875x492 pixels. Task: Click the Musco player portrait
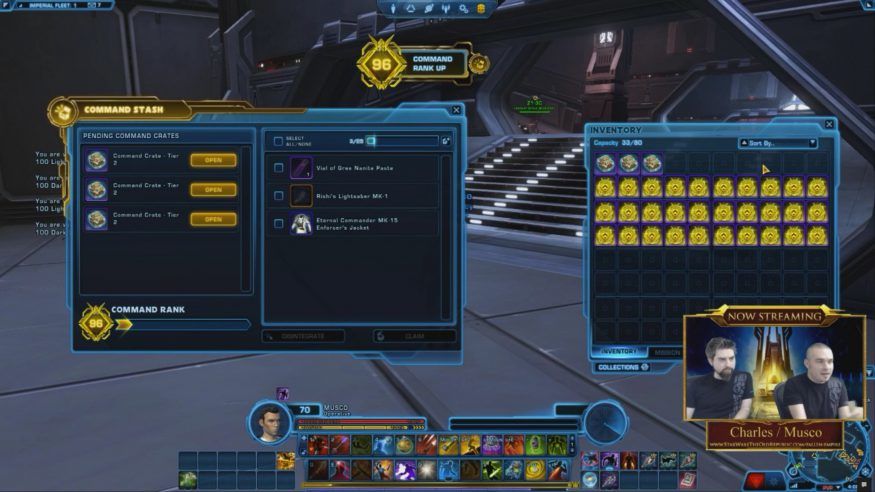click(270, 422)
